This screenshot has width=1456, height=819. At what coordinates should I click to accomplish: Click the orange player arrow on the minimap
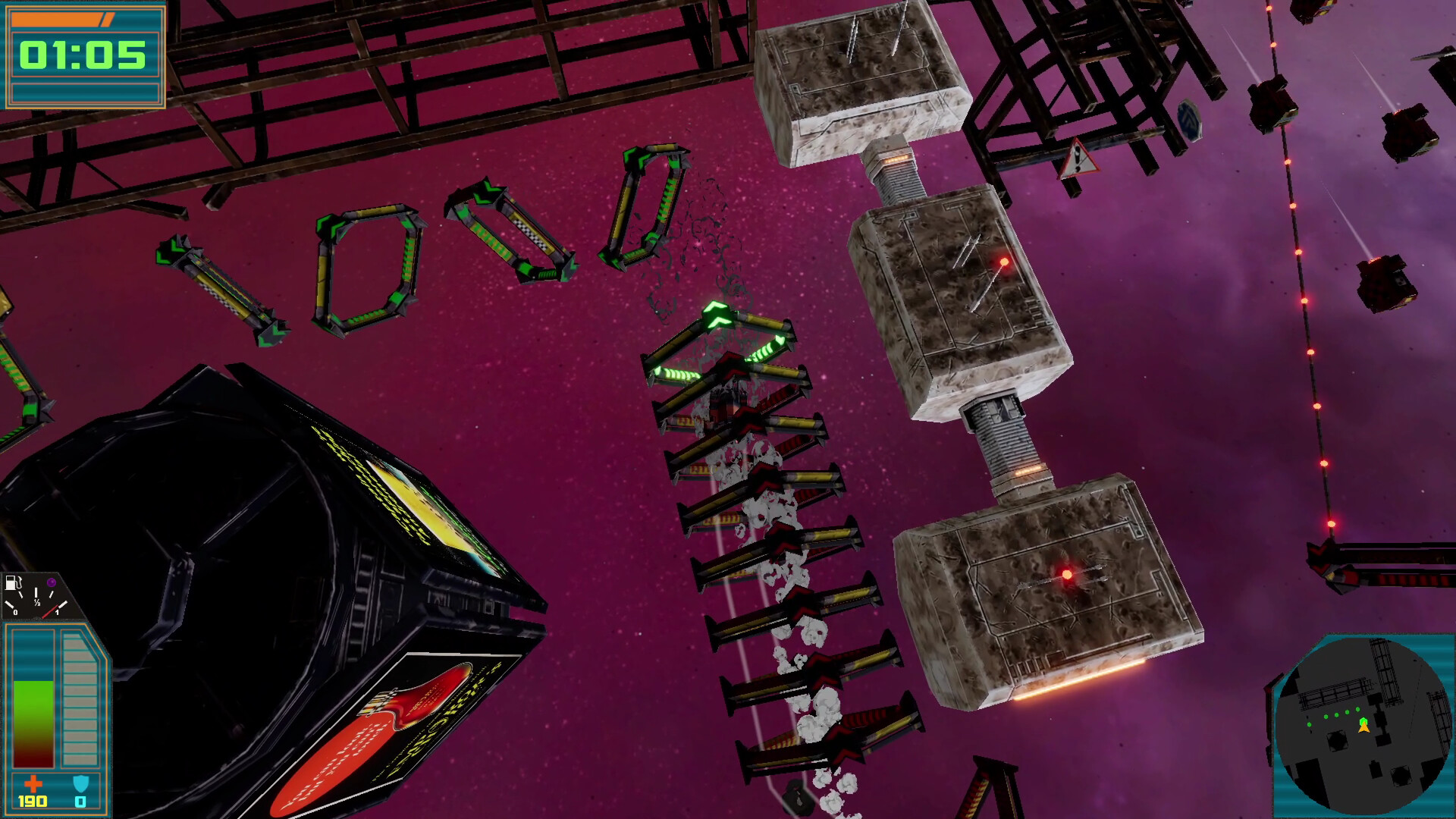1365,726
